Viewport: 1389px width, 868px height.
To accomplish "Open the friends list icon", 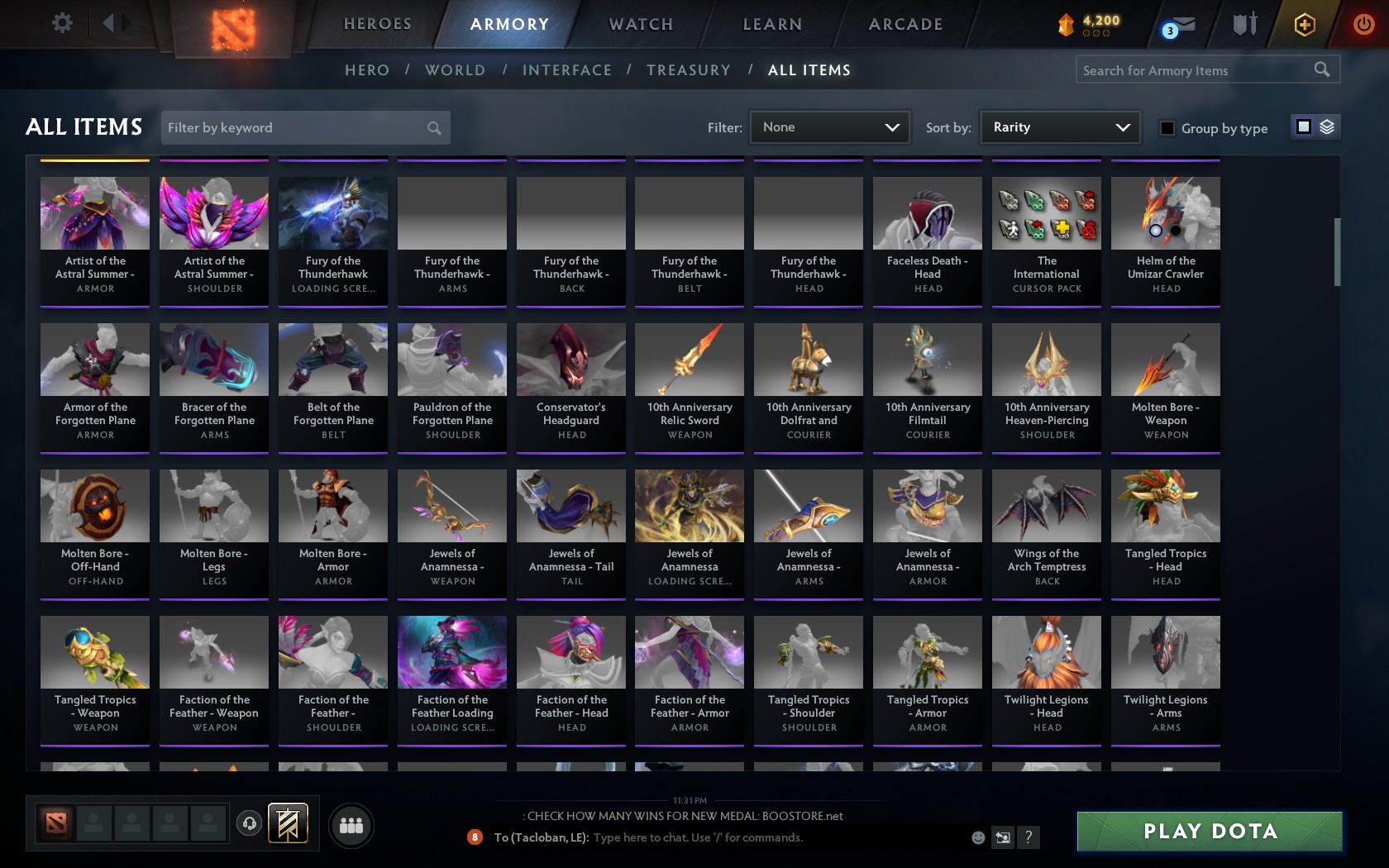I will 351,823.
